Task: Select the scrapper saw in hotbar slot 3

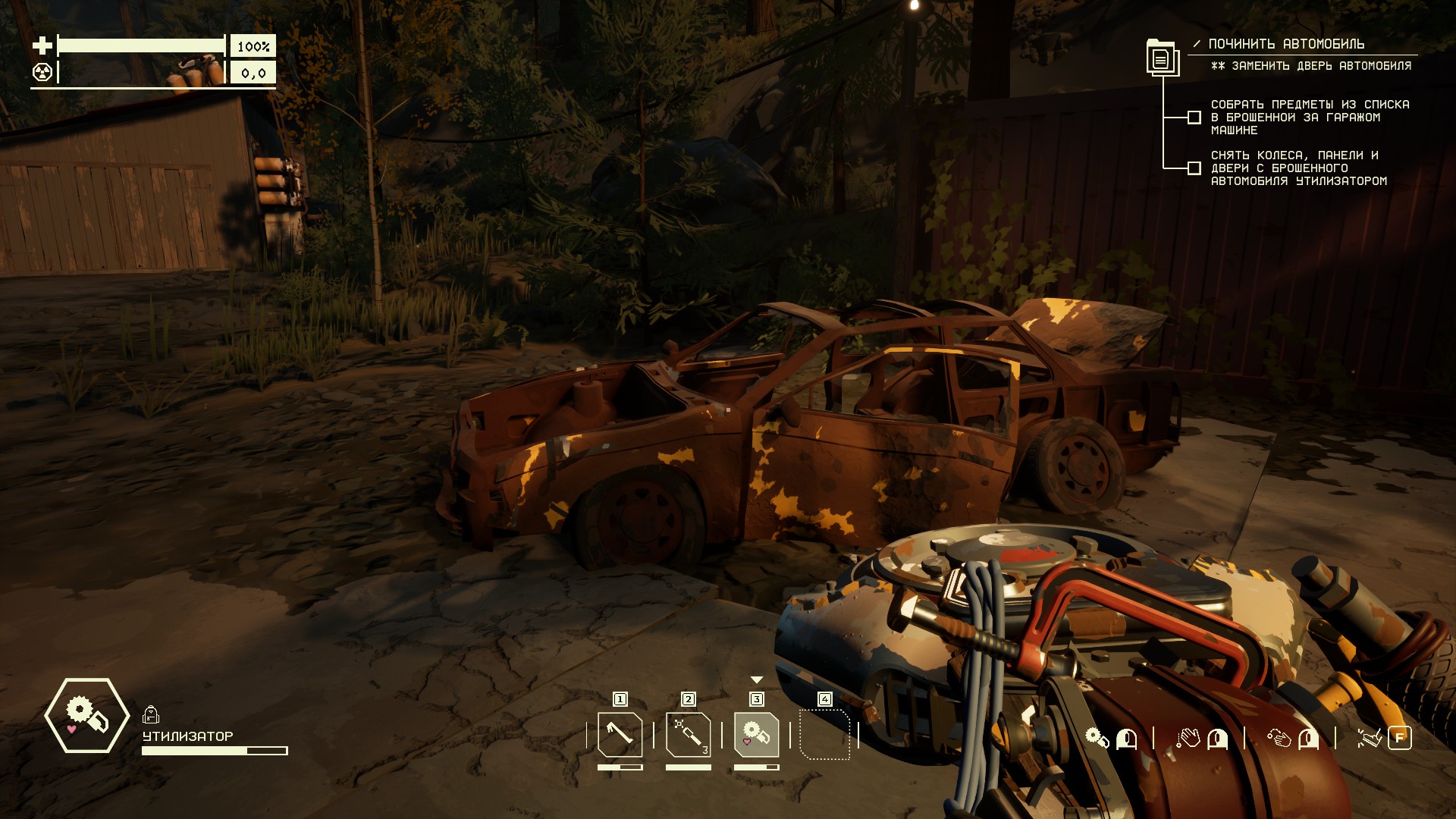Action: (756, 734)
